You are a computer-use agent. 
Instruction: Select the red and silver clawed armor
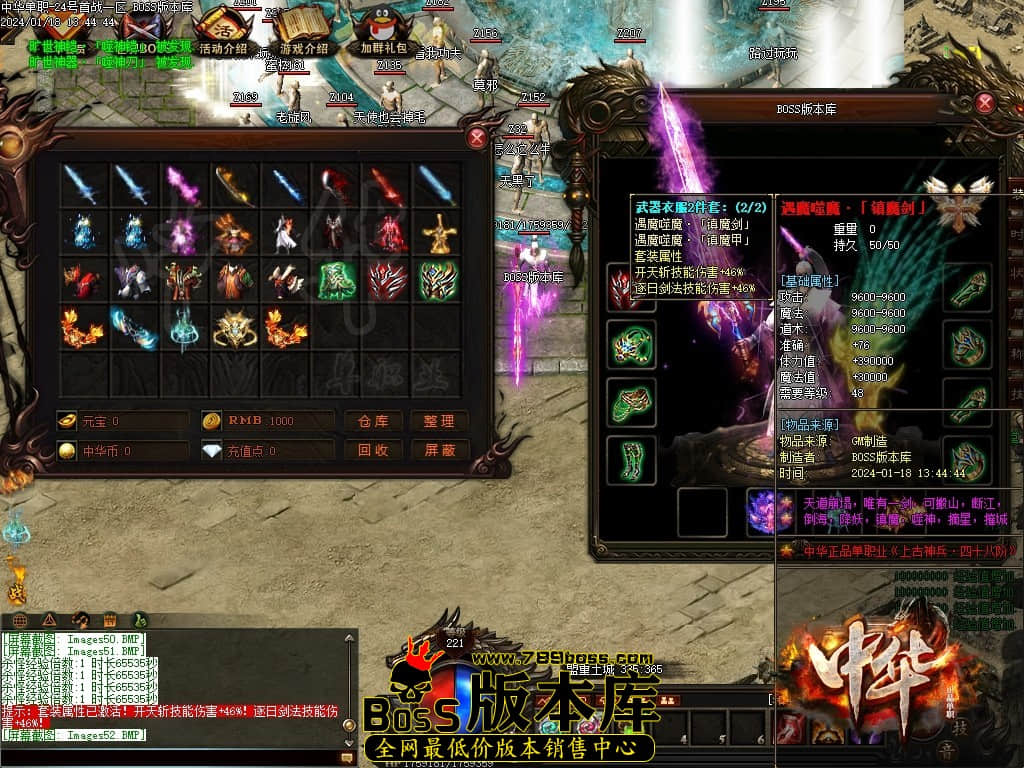click(387, 281)
